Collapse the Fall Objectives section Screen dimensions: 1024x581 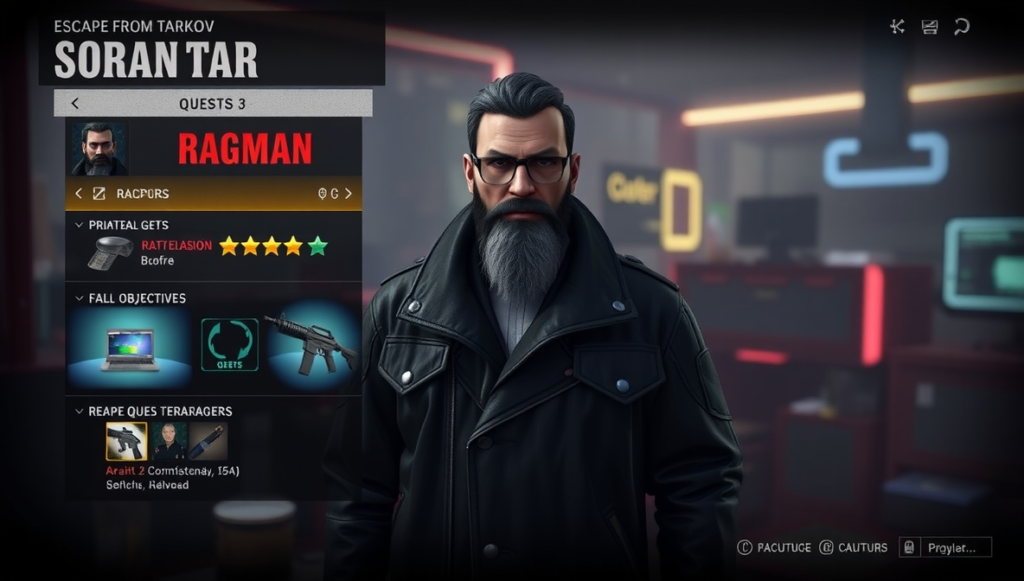[80, 298]
